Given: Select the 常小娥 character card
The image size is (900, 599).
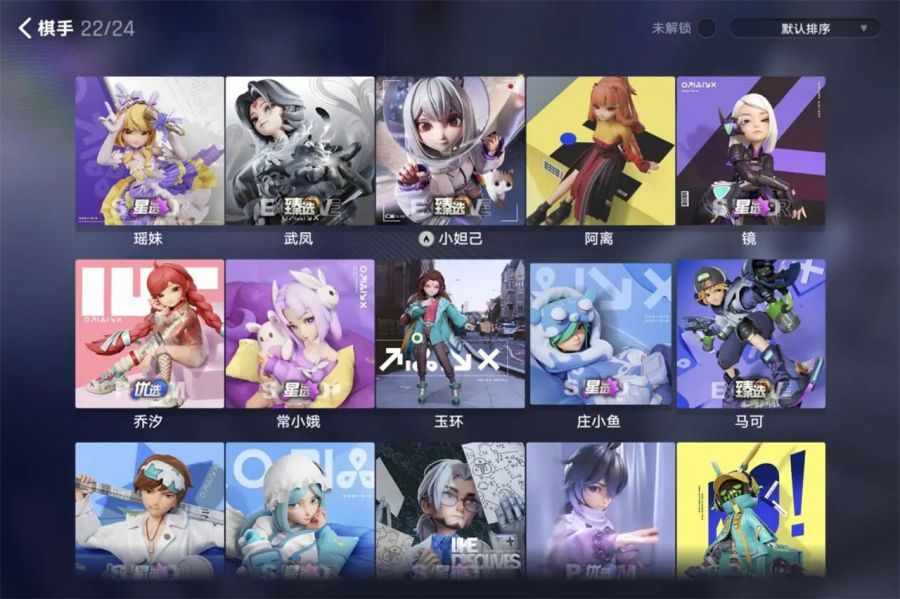Looking at the screenshot, I should [x=300, y=334].
